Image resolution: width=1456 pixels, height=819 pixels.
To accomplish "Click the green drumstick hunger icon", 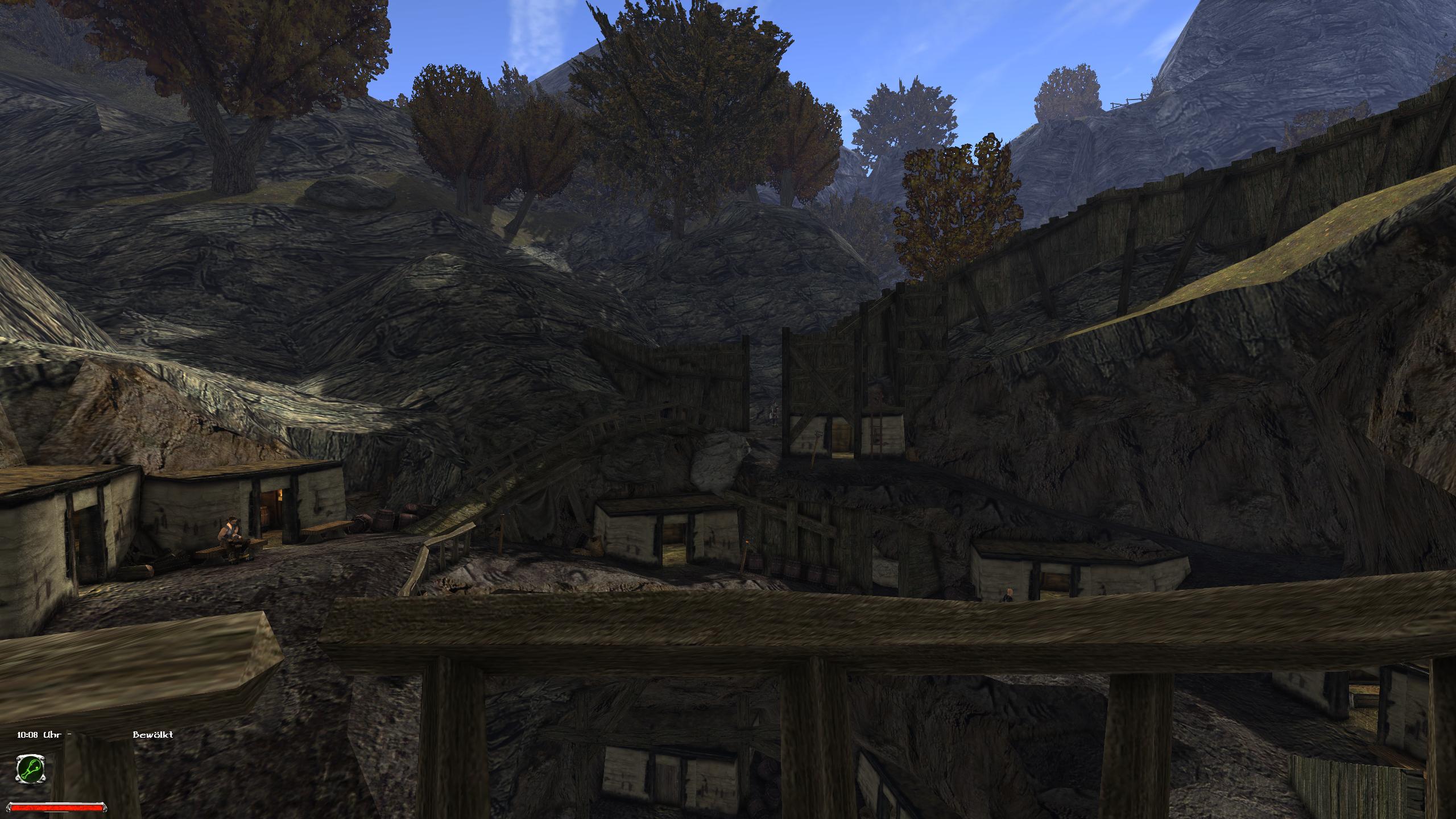I will click(30, 769).
